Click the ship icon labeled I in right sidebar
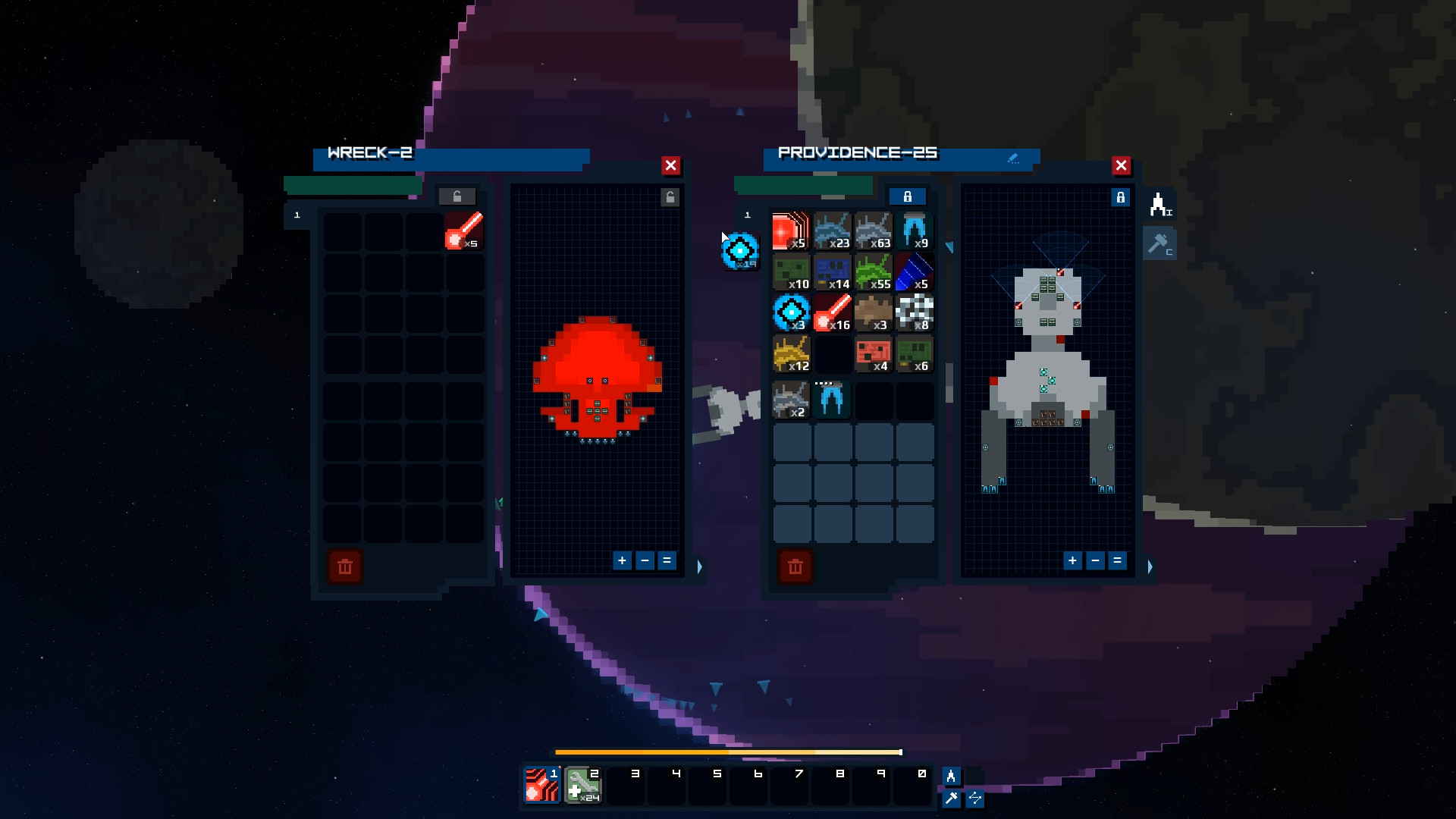The image size is (1456, 819). click(x=1161, y=203)
